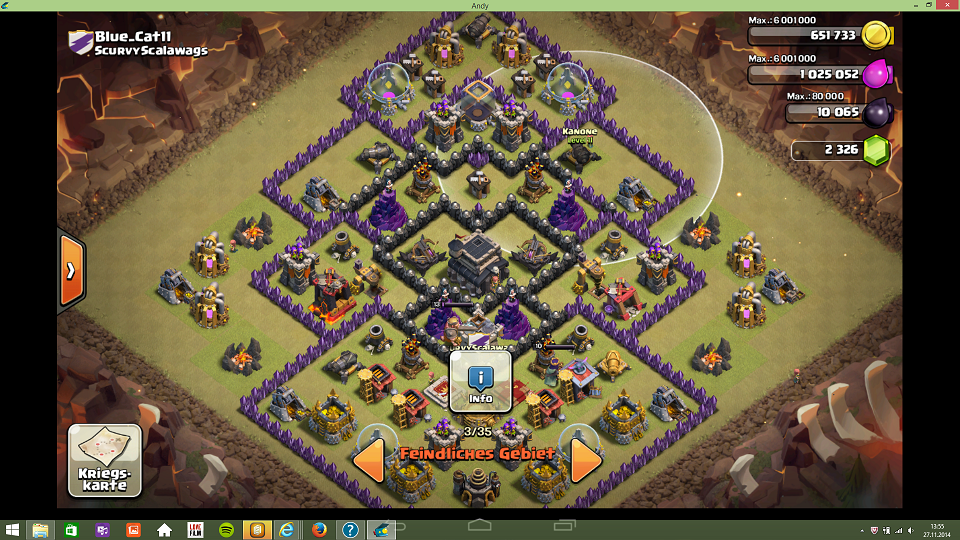Launch Firefox from the taskbar
960x540 pixels.
pyautogui.click(x=319, y=530)
